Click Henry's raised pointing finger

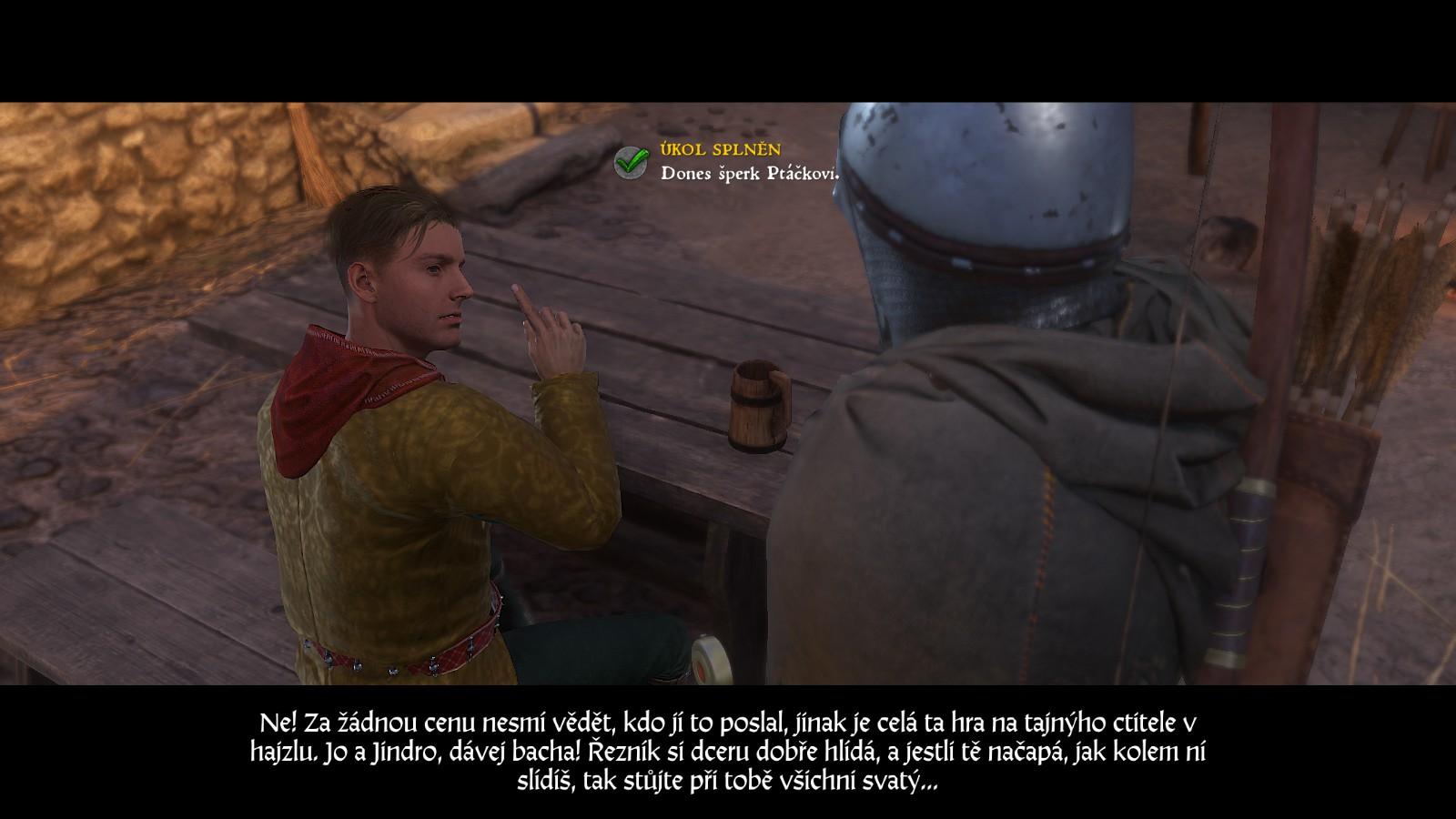523,300
